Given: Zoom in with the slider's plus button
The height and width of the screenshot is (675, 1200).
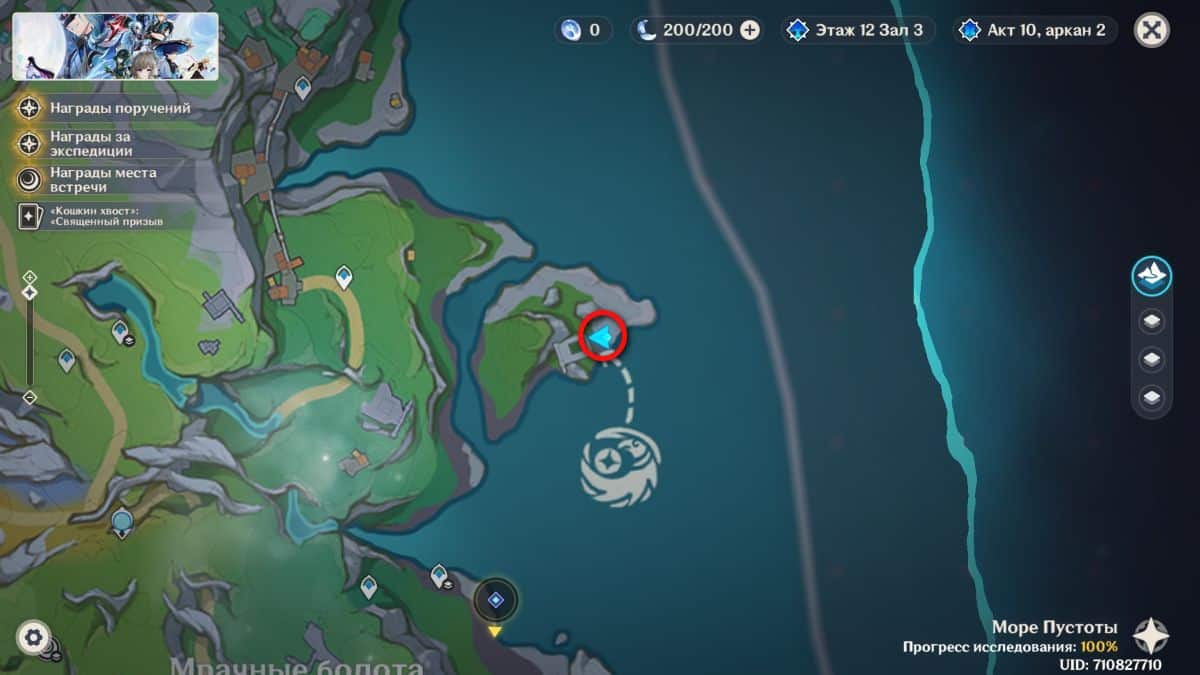Looking at the screenshot, I should [30, 276].
